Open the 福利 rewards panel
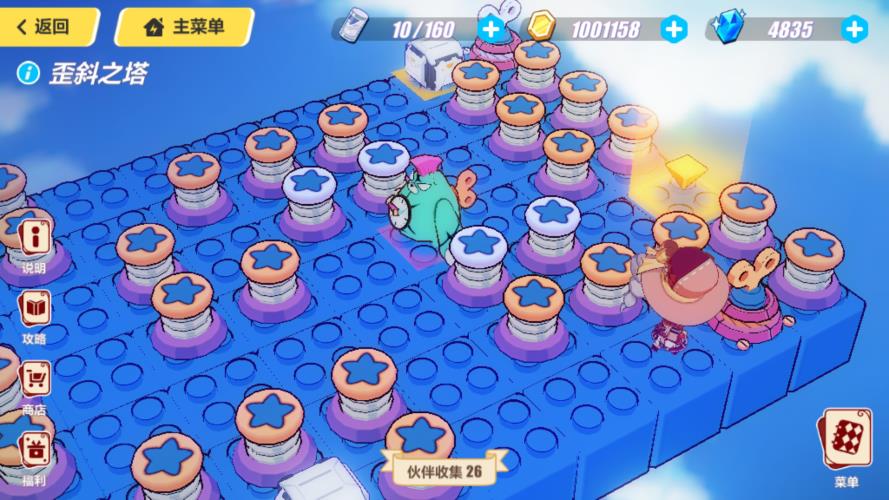This screenshot has width=889, height=500. pos(35,457)
